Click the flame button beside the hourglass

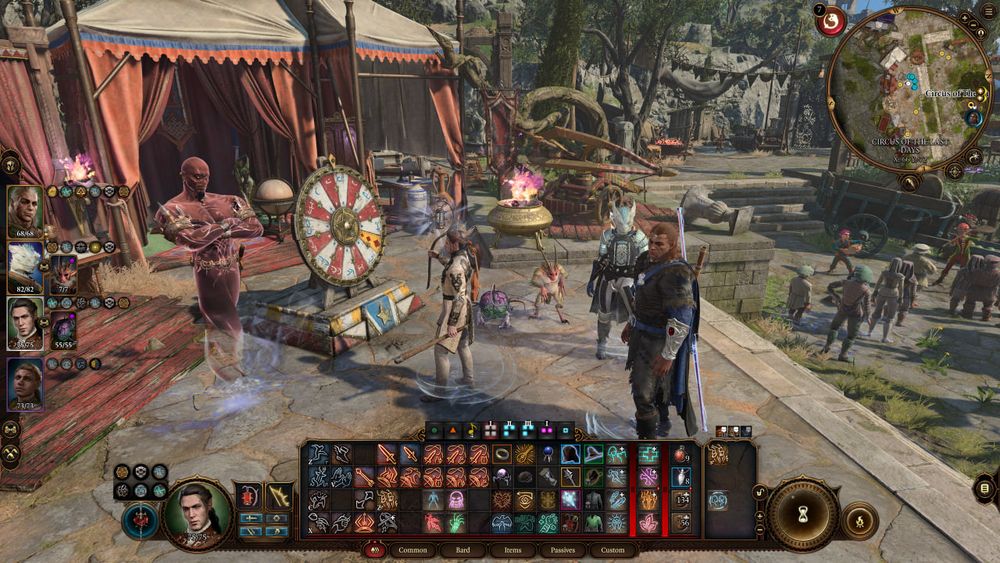[x=859, y=520]
